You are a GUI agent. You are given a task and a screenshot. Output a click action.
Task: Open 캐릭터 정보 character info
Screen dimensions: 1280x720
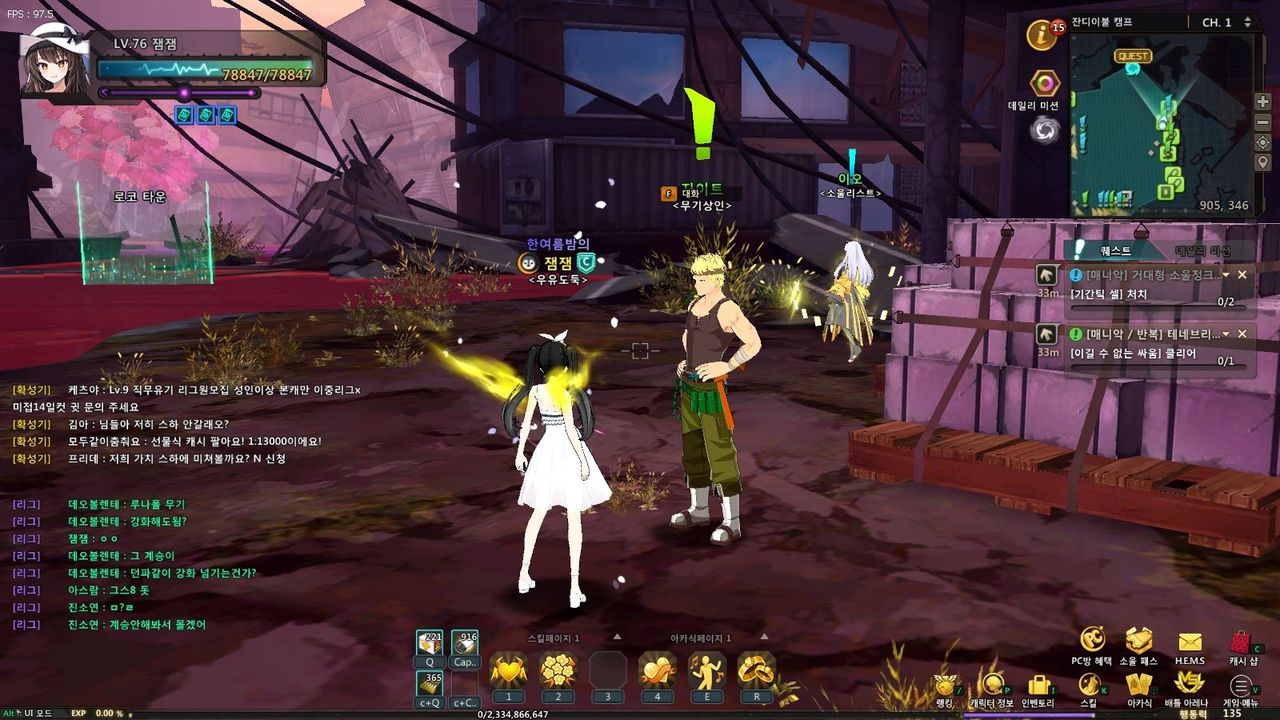[992, 686]
